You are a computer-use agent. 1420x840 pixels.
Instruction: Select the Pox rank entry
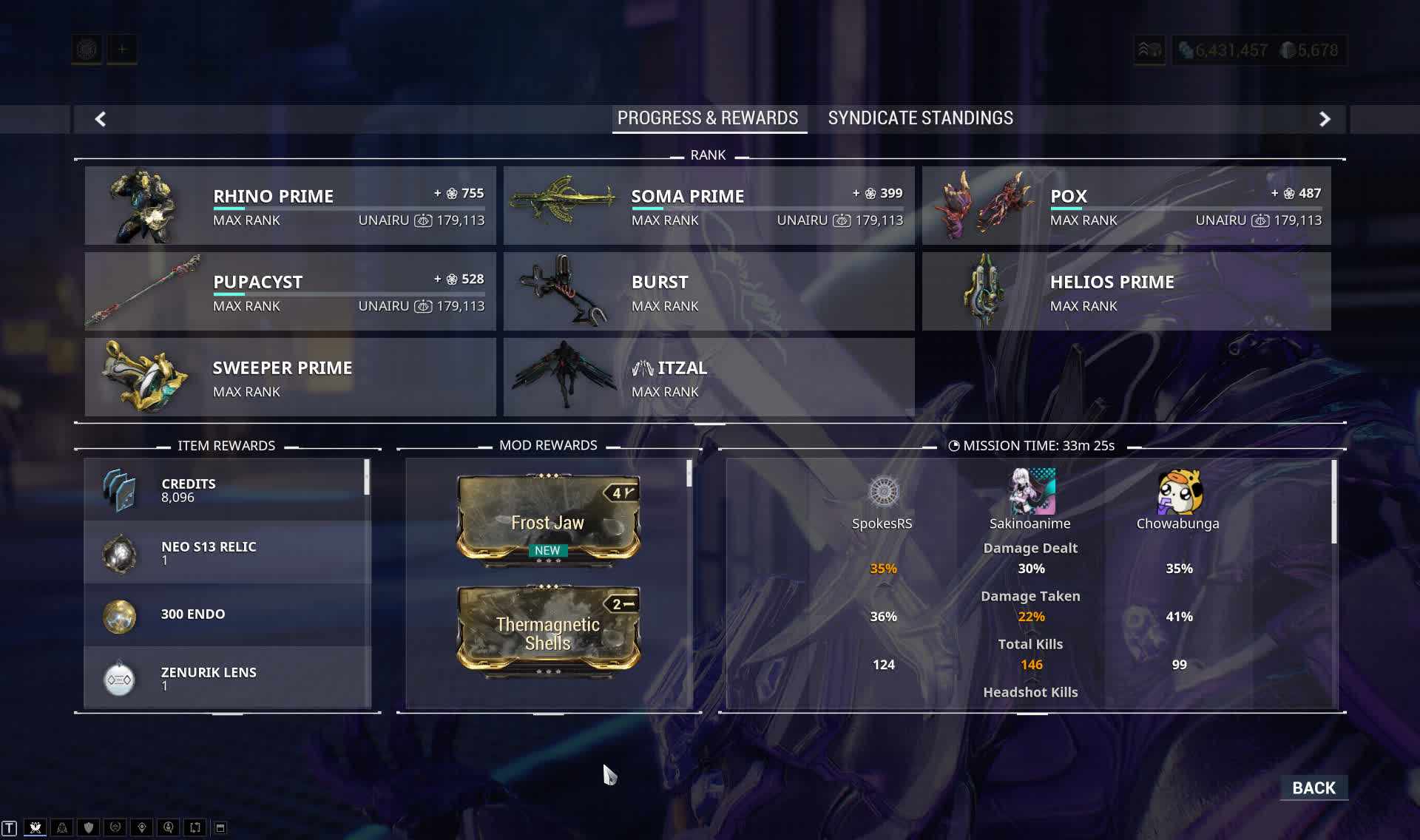(x=1126, y=206)
